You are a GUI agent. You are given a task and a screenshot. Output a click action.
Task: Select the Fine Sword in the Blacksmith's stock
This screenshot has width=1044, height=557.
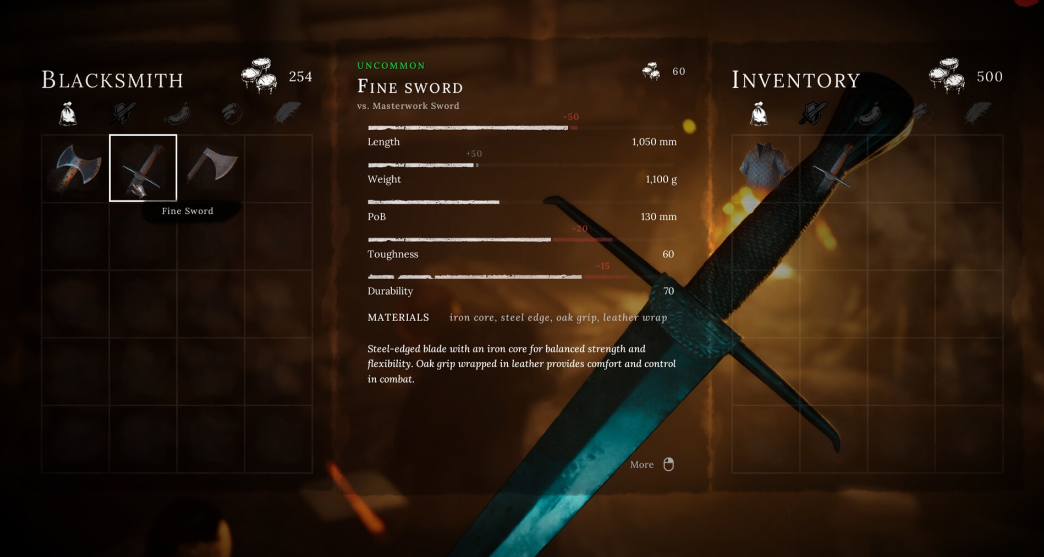pyautogui.click(x=143, y=168)
